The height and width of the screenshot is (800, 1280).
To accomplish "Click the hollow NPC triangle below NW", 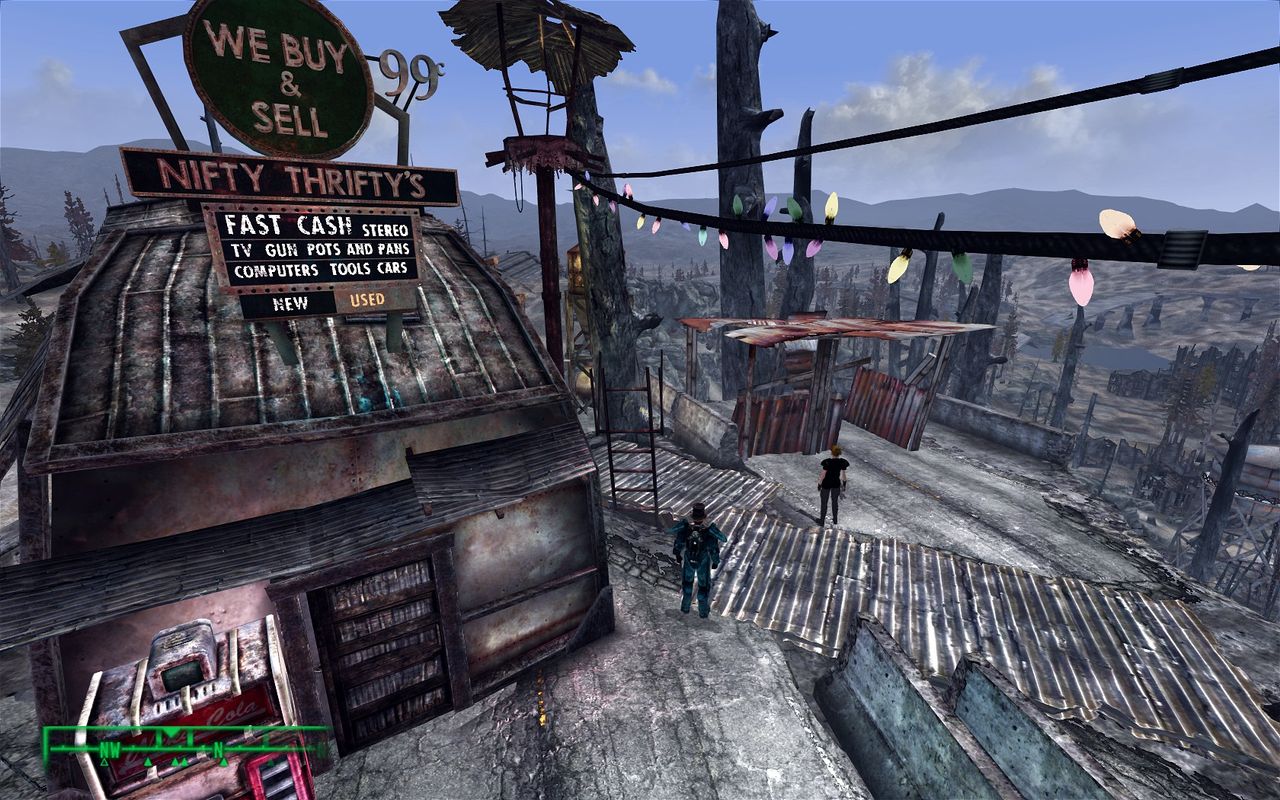I will point(104,763).
